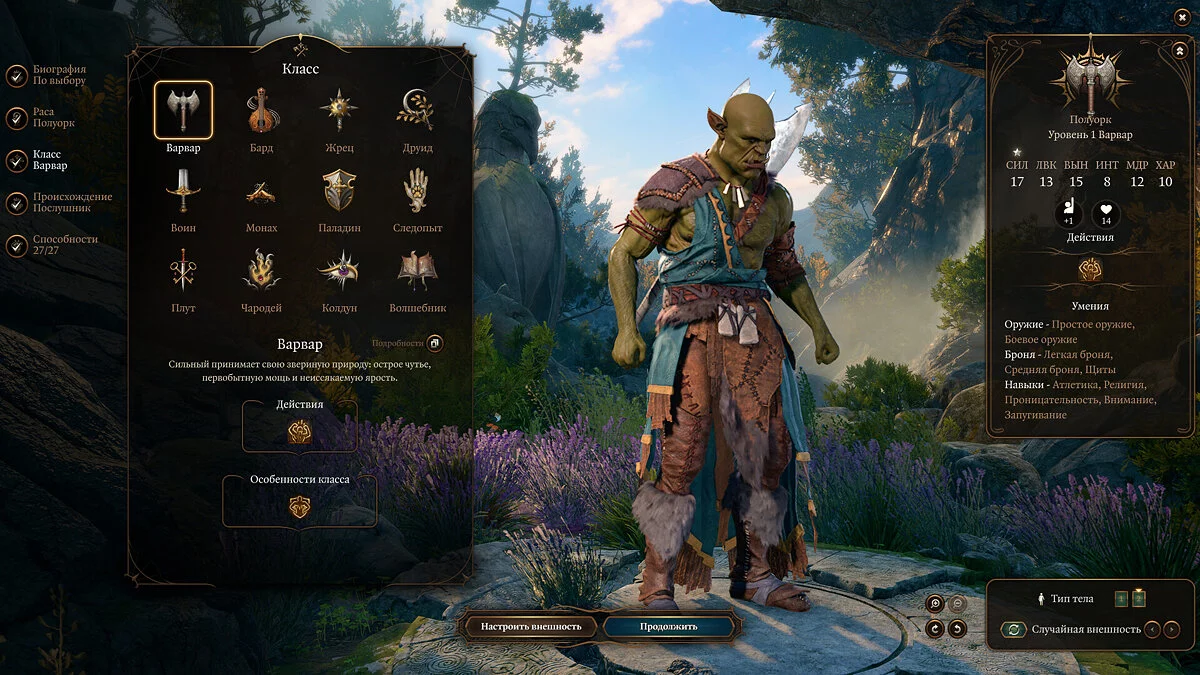The width and height of the screenshot is (1200, 675).
Task: Randomize appearance with the green refresh button
Action: pyautogui.click(x=1014, y=630)
